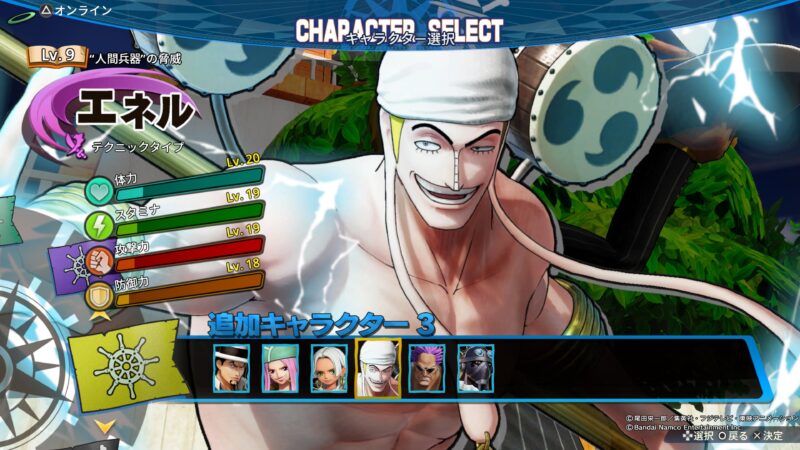The image size is (800, 450).
Task: Pick the white-haired female character portrait
Action: tap(329, 368)
